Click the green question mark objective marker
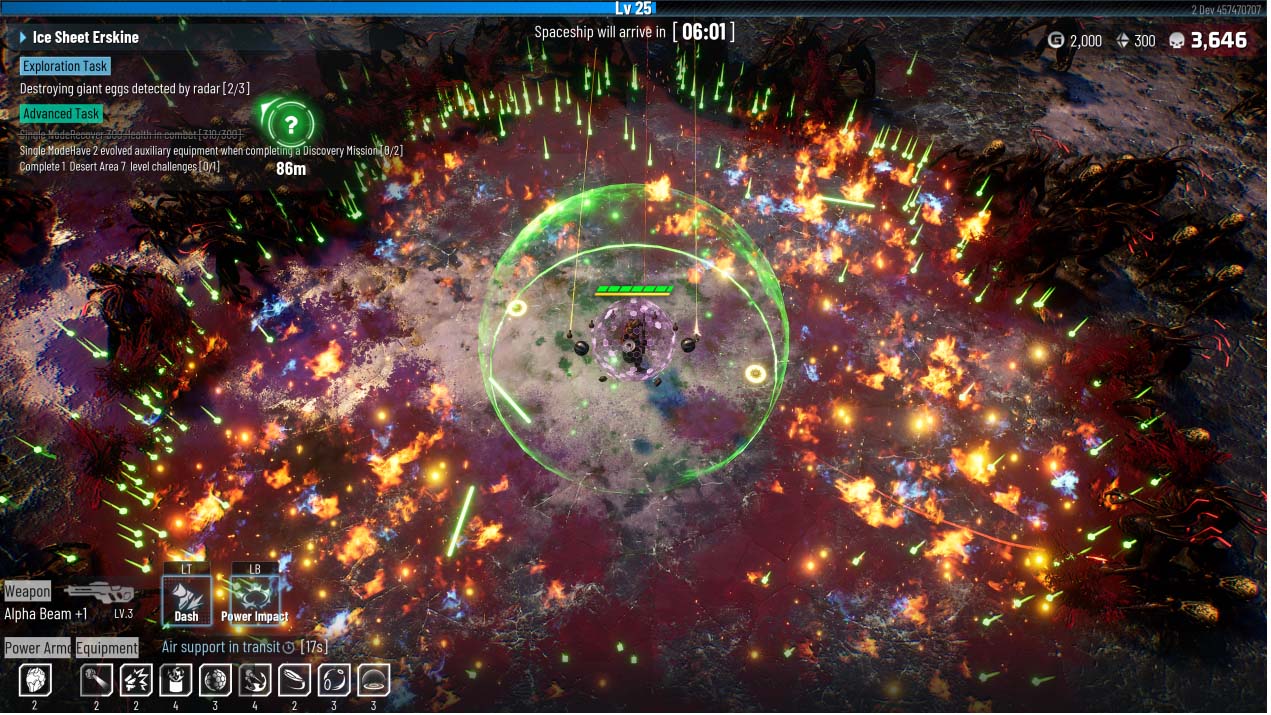Viewport: 1271px width, 715px height. (x=290, y=125)
